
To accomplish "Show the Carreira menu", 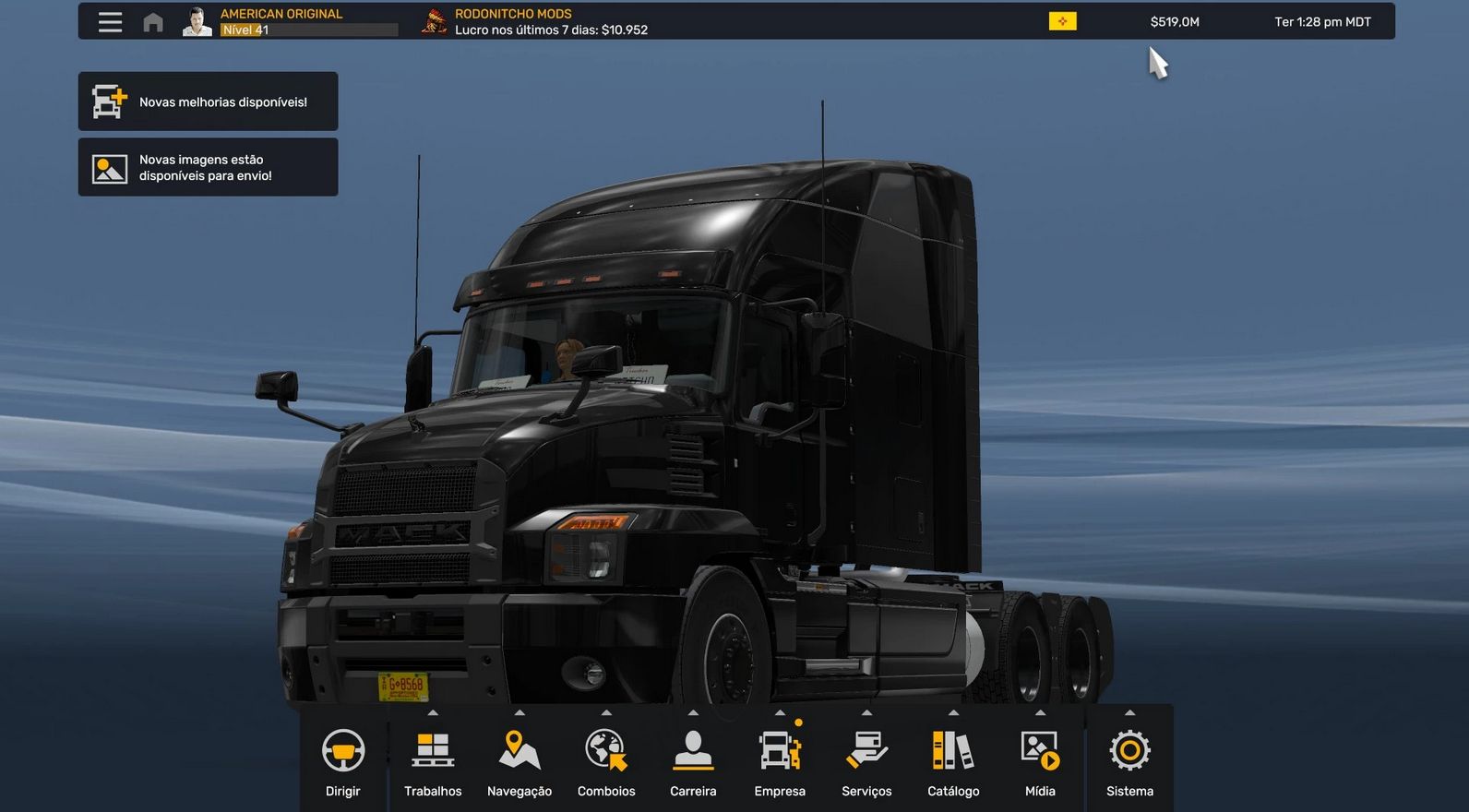I will pos(693,762).
